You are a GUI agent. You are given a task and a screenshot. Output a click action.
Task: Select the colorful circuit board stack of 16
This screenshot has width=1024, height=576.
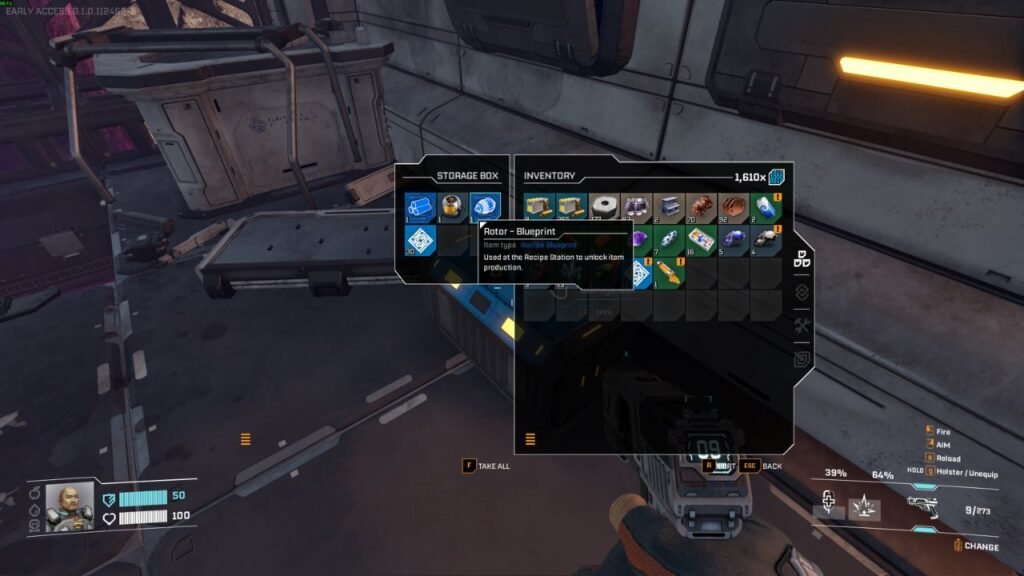[x=700, y=239]
